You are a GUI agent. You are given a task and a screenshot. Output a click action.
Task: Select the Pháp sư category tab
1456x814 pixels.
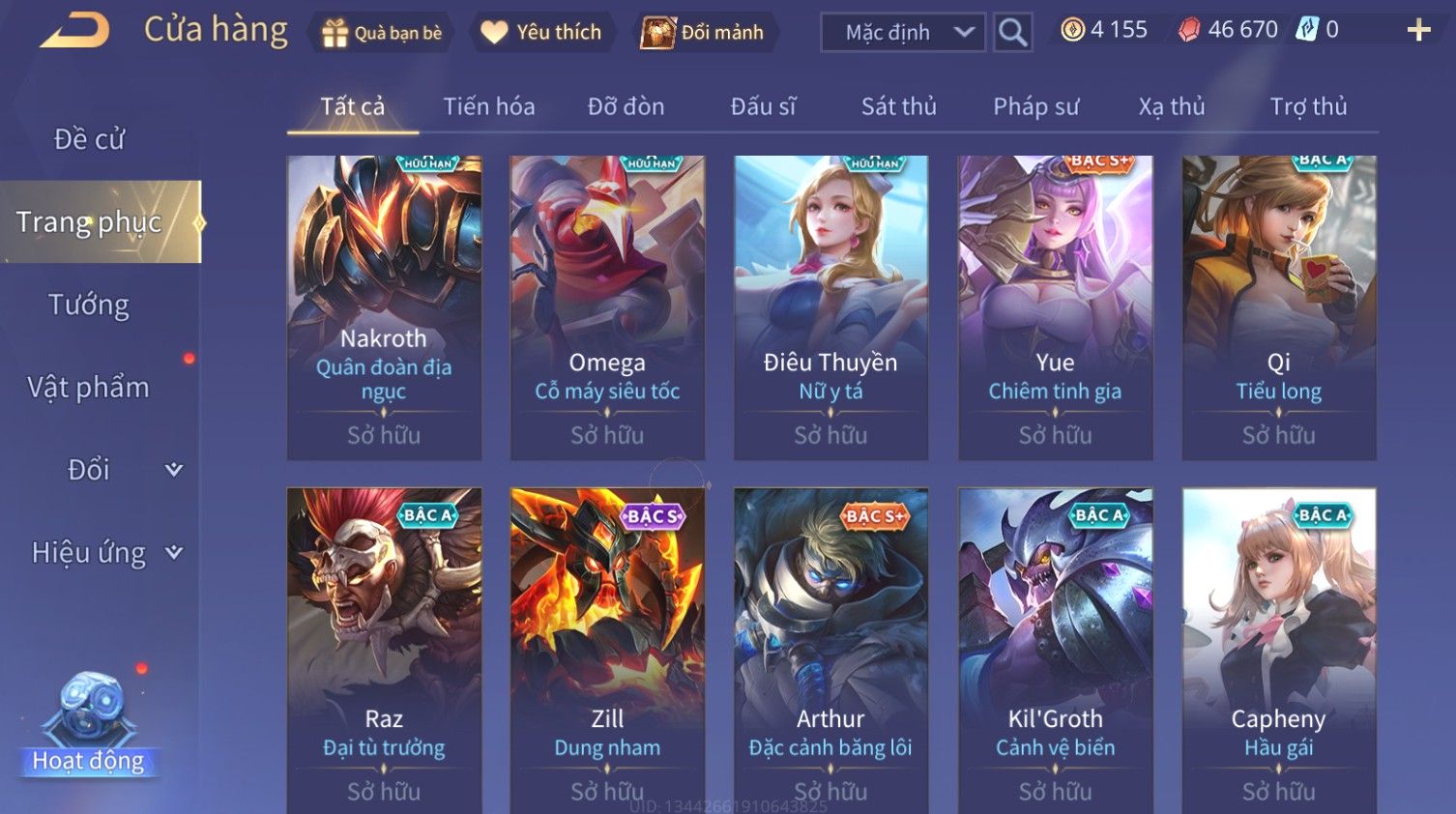pos(1035,106)
